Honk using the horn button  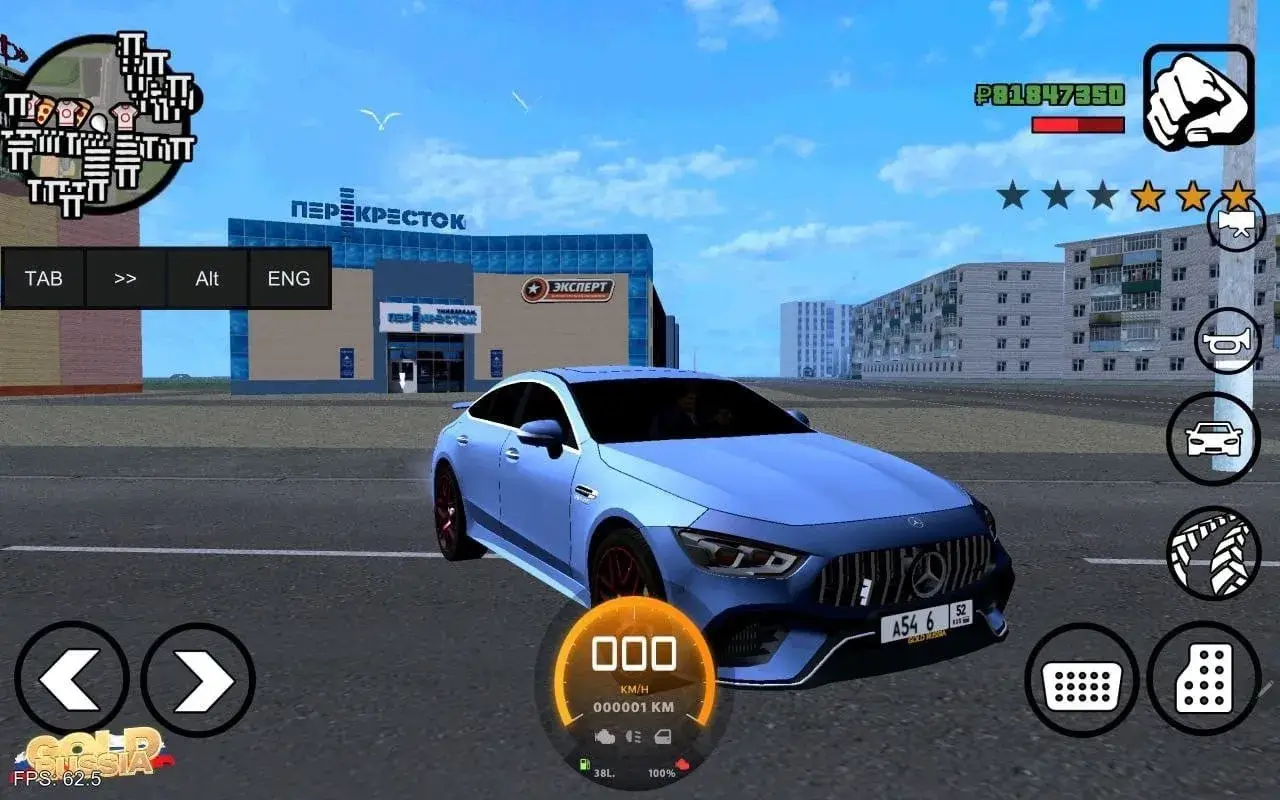(x=1227, y=341)
